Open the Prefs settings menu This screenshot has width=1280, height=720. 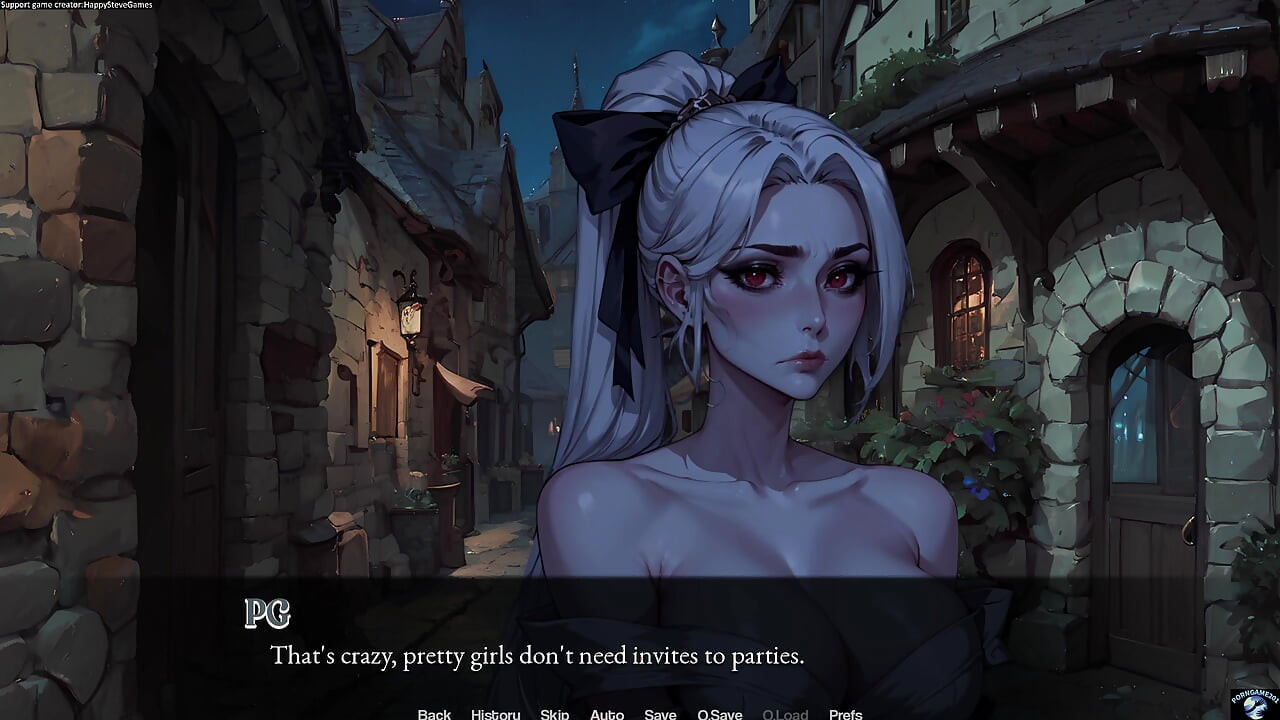click(845, 714)
